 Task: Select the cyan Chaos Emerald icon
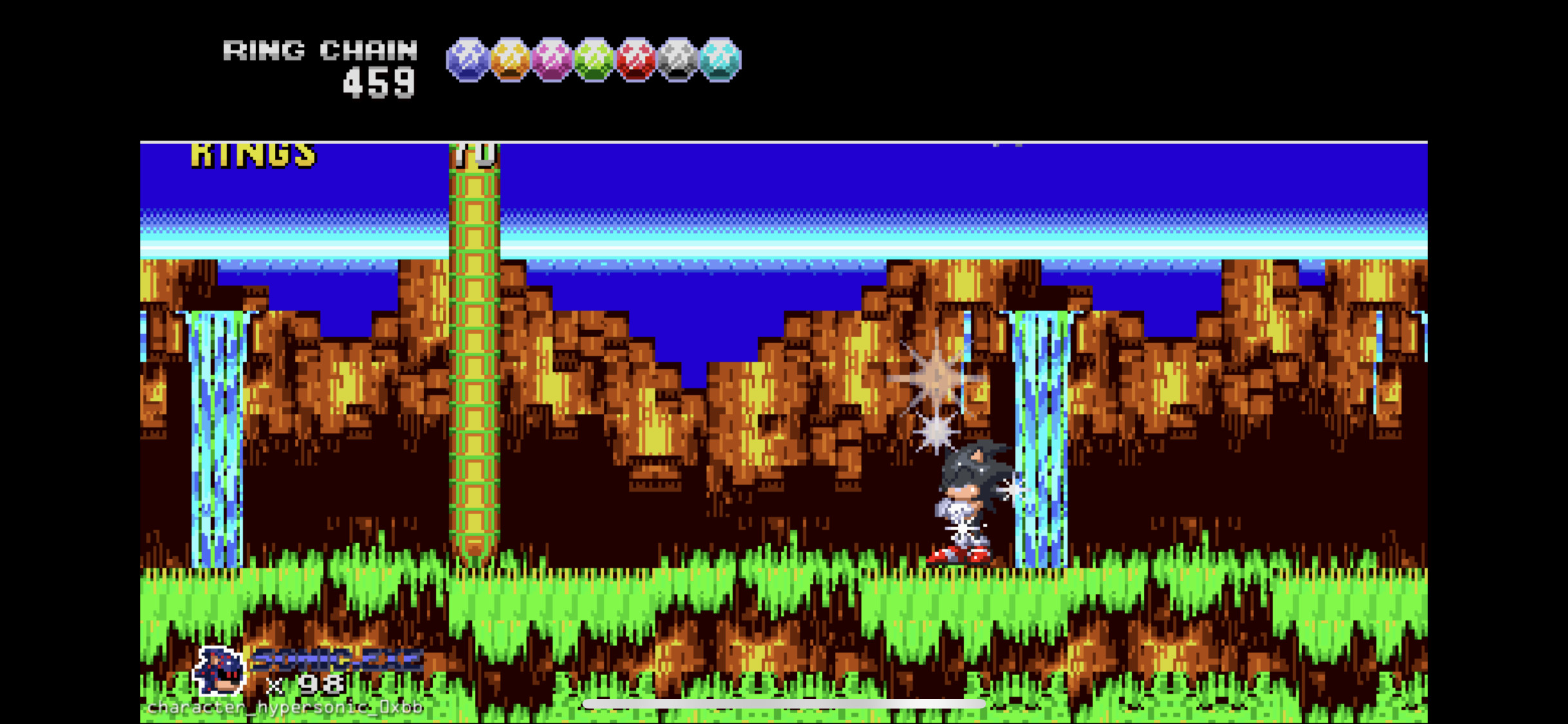(721, 61)
